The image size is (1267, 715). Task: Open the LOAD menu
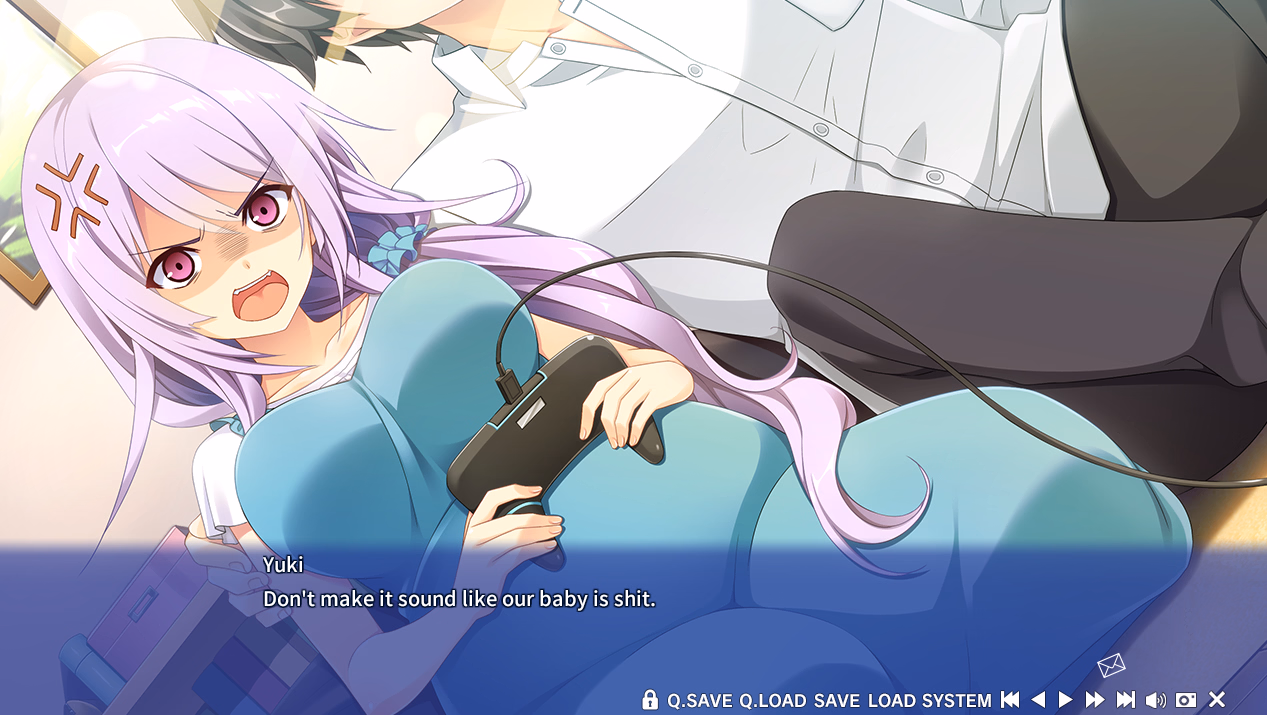click(x=892, y=701)
